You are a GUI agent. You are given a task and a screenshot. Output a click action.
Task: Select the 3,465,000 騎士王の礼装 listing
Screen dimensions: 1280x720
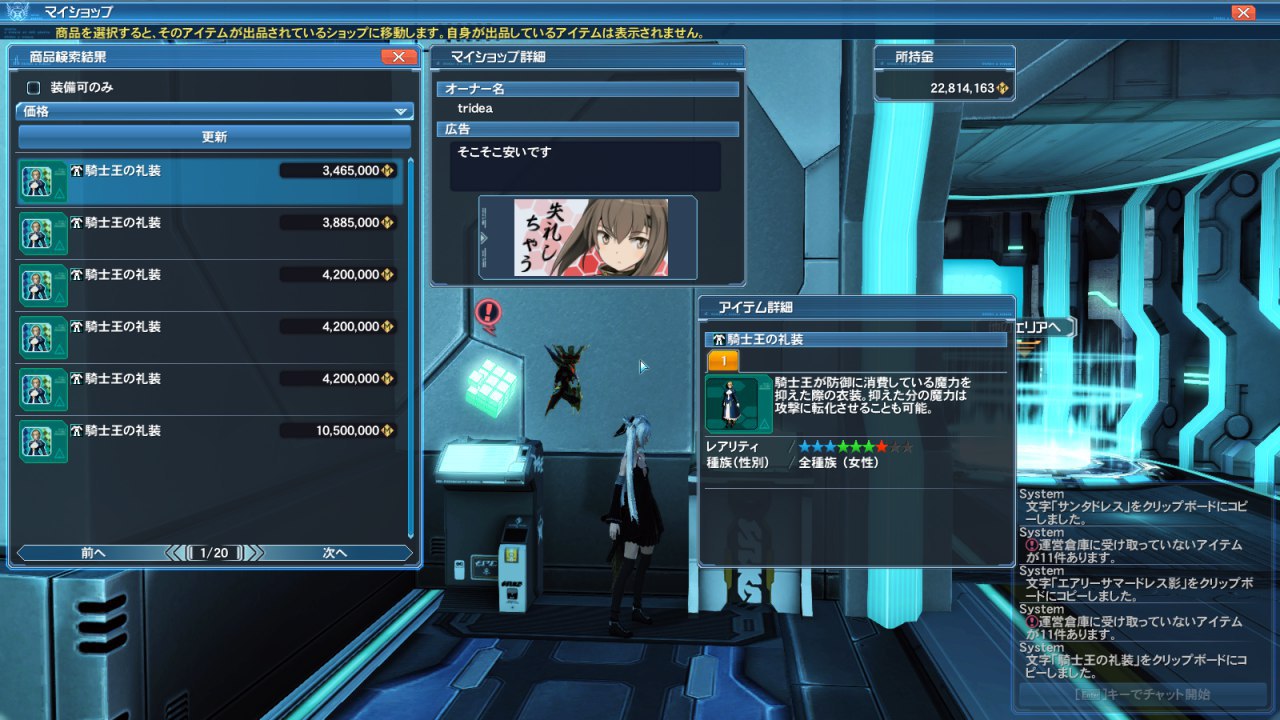click(x=210, y=181)
